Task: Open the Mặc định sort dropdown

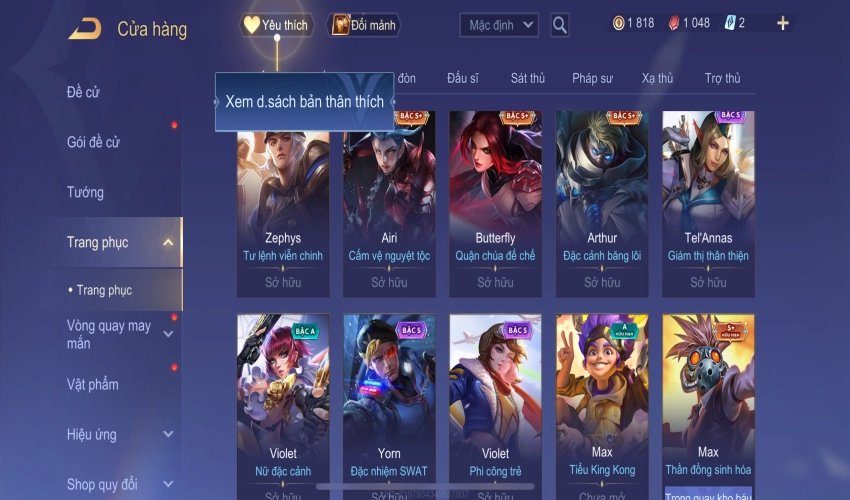Action: 499,25
